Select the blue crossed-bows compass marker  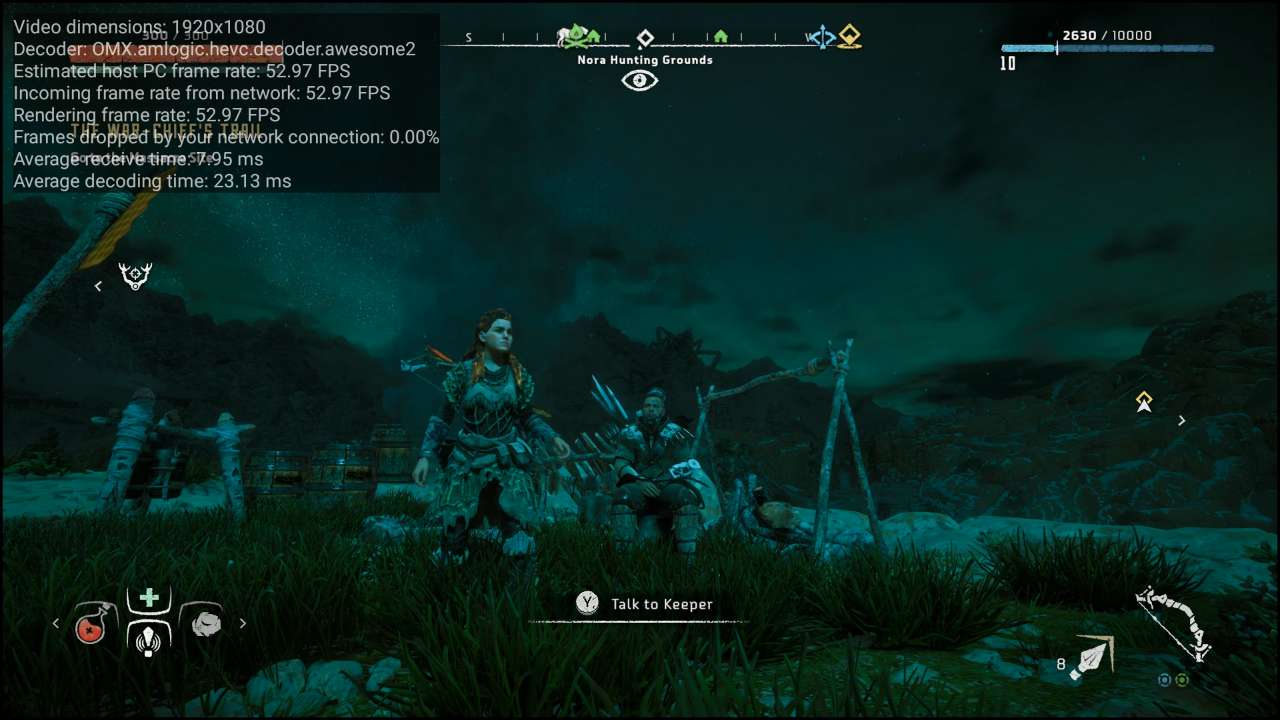[x=823, y=38]
